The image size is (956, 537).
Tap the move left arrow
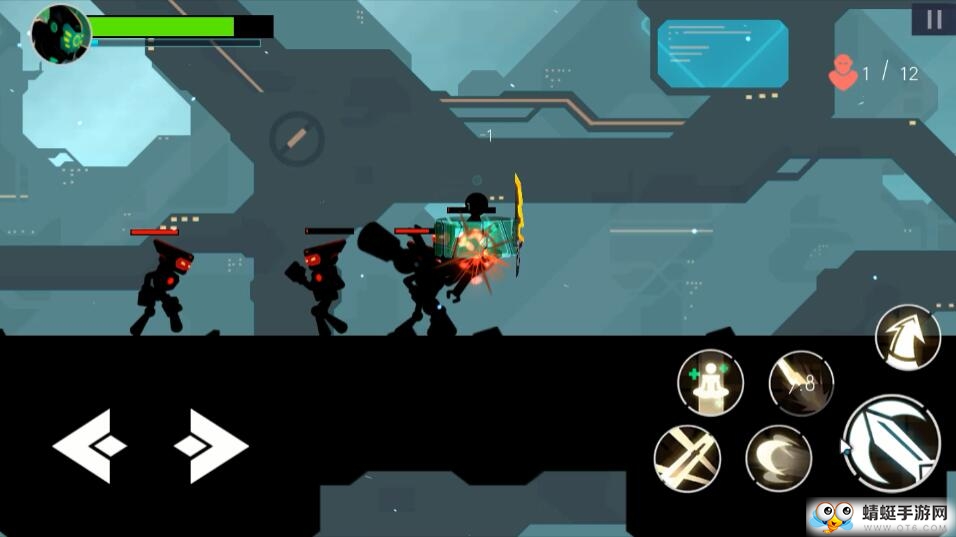click(89, 446)
